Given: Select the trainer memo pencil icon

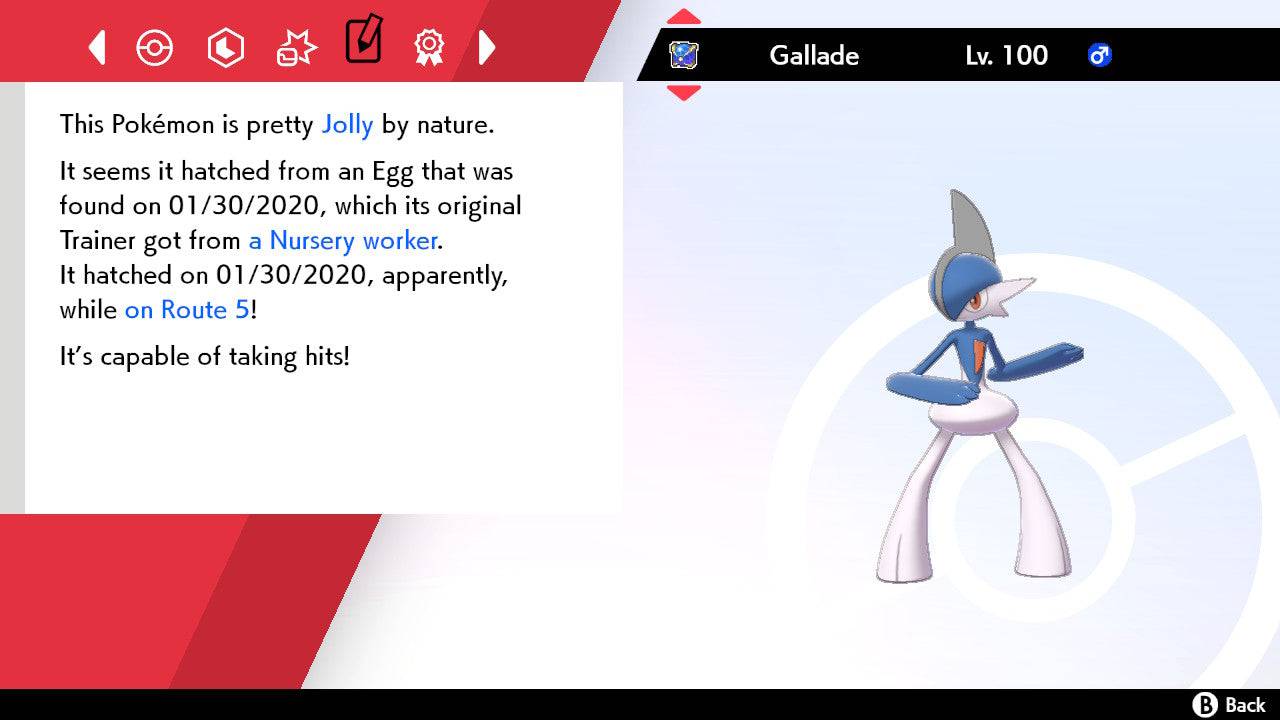Looking at the screenshot, I should (x=362, y=42).
